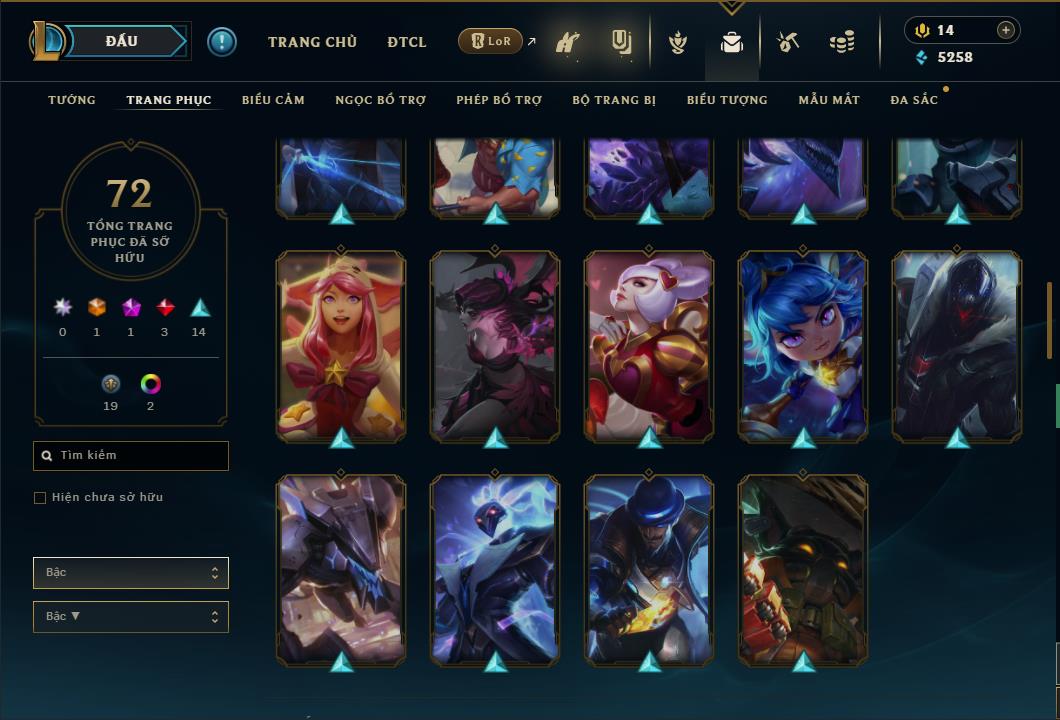Open the TRANG CHỦ home page
This screenshot has height=720, width=1060.
point(312,42)
